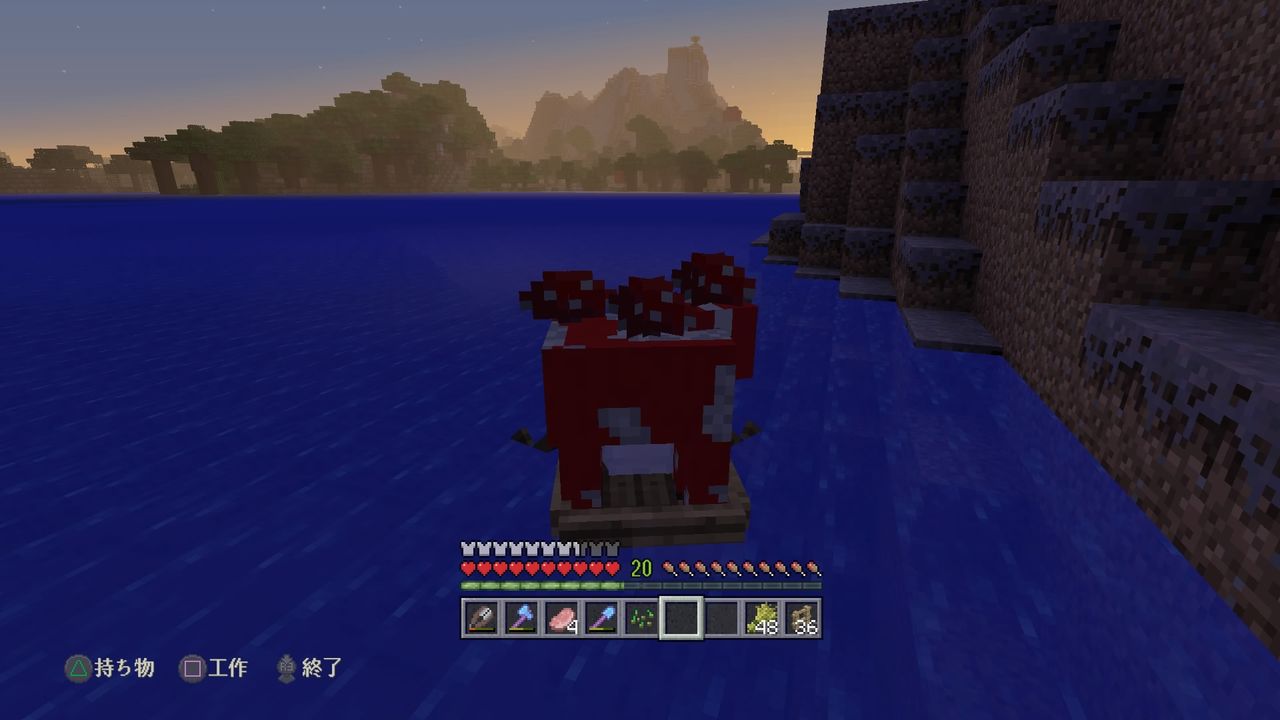Click the leftmost heart in the health bar
The image size is (1280, 720).
(x=467, y=568)
